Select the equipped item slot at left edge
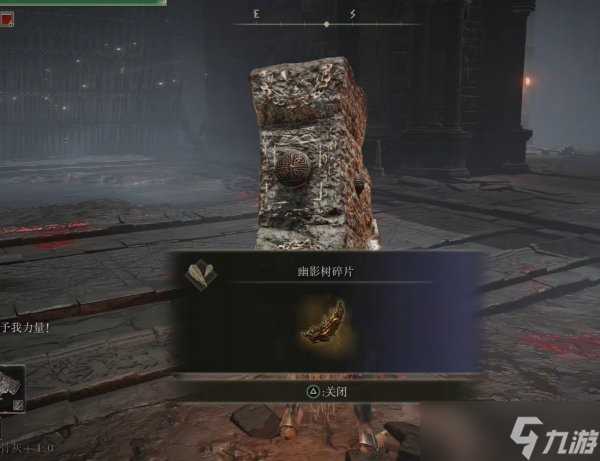Screen dimensions: 600x461 [12, 389]
